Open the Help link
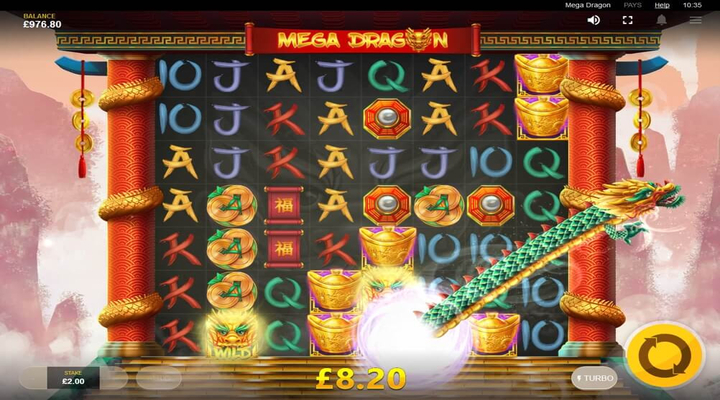The width and height of the screenshot is (720, 400). pyautogui.click(x=662, y=5)
